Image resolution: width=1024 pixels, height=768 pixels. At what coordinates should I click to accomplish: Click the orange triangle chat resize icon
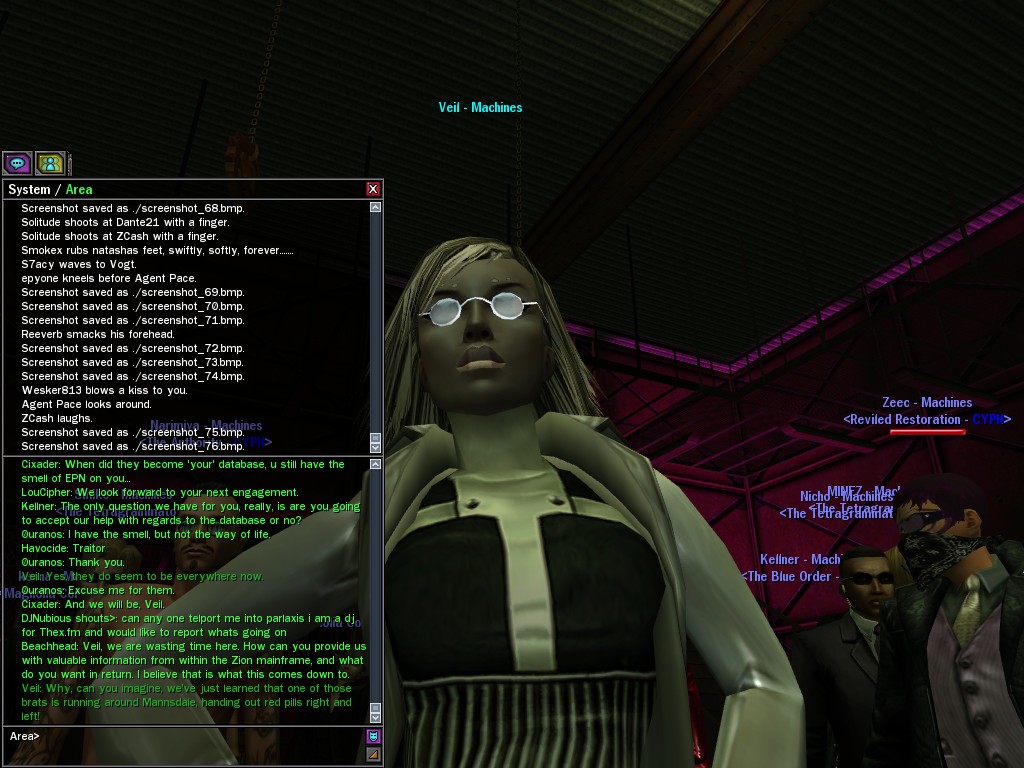pyautogui.click(x=373, y=755)
